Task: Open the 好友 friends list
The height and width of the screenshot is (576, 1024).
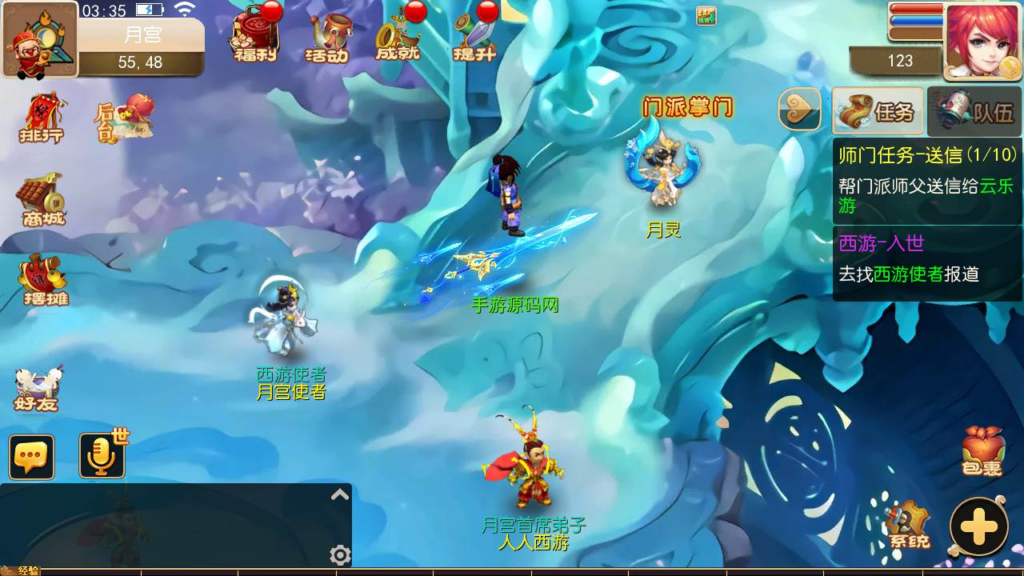Action: (38, 389)
